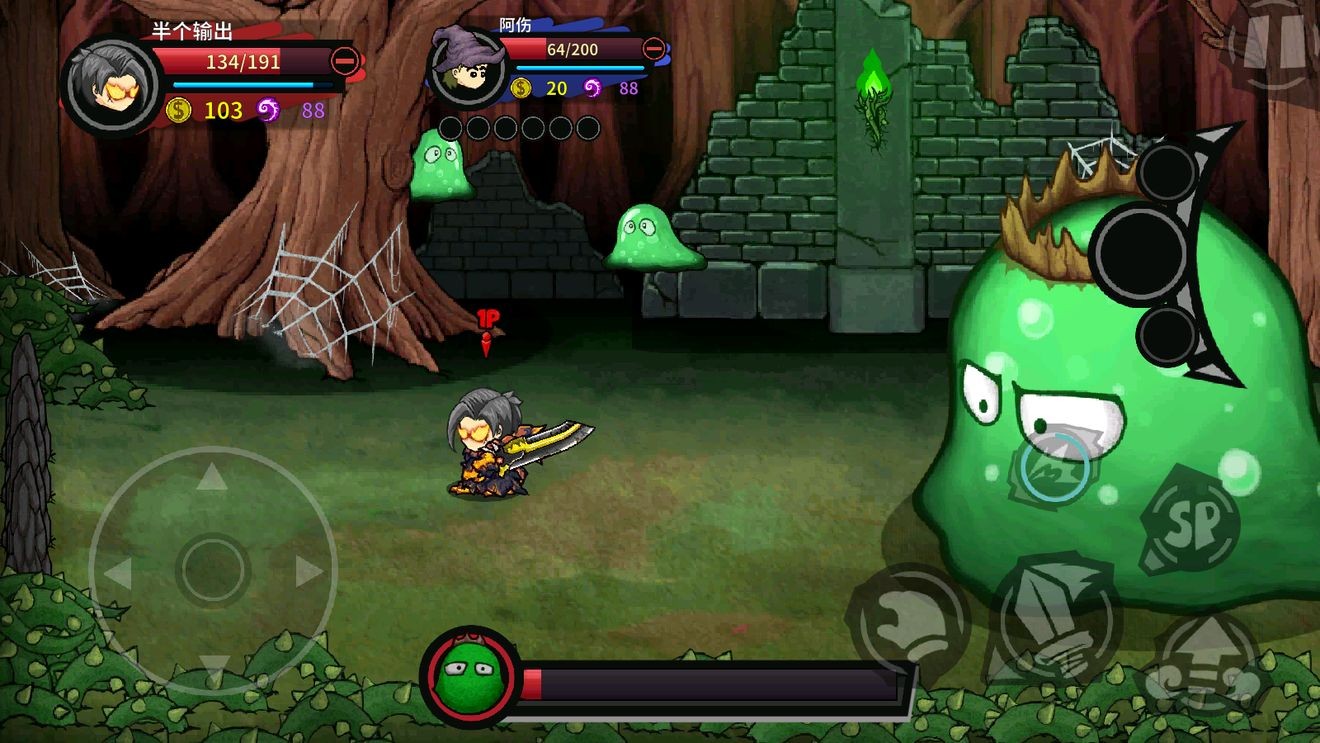Collapse 阿伤's status panel with the minus button
1320x743 pixels.
pos(654,48)
